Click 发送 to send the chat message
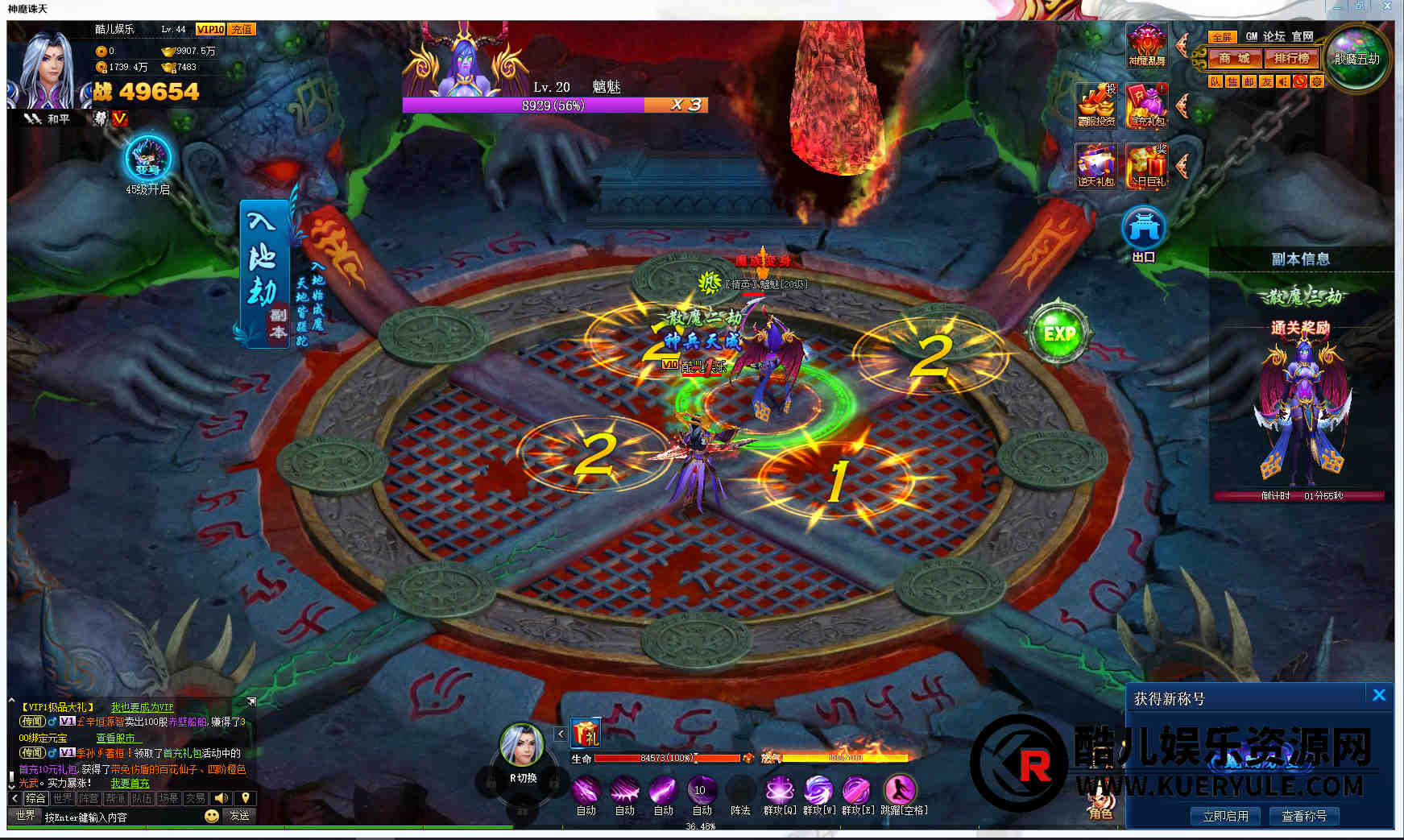 (x=239, y=816)
